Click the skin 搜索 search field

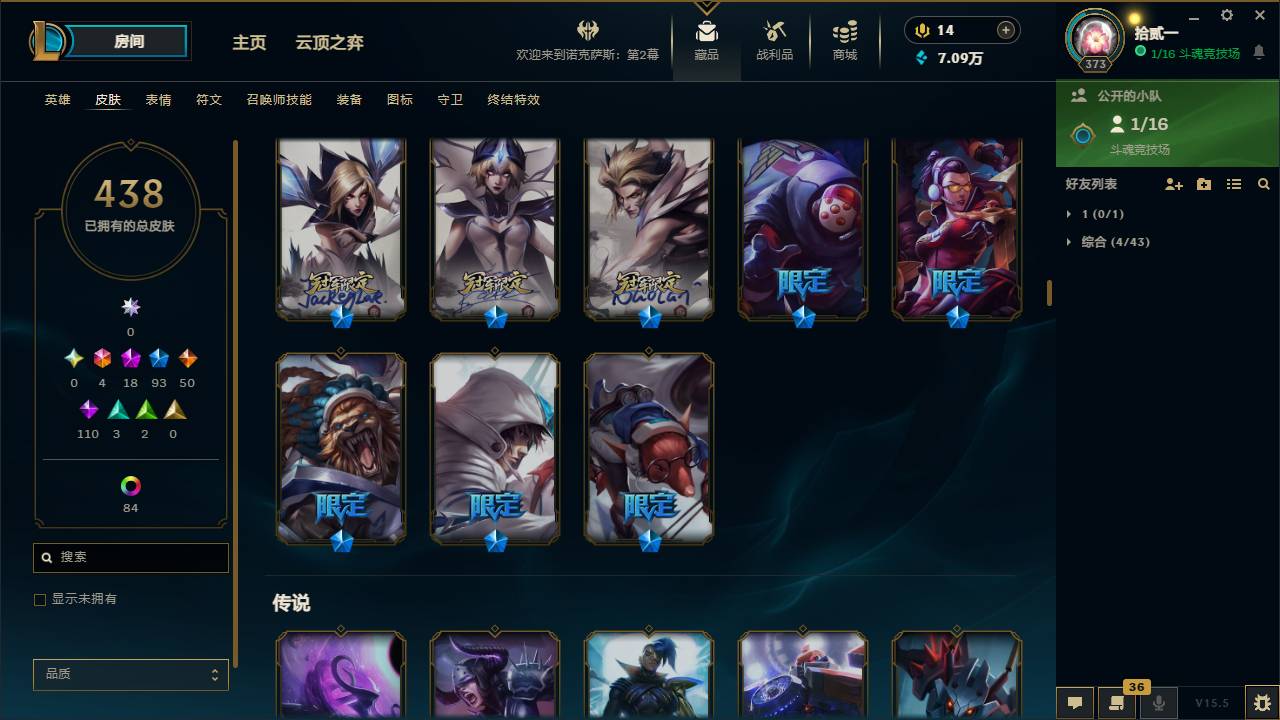[130, 557]
